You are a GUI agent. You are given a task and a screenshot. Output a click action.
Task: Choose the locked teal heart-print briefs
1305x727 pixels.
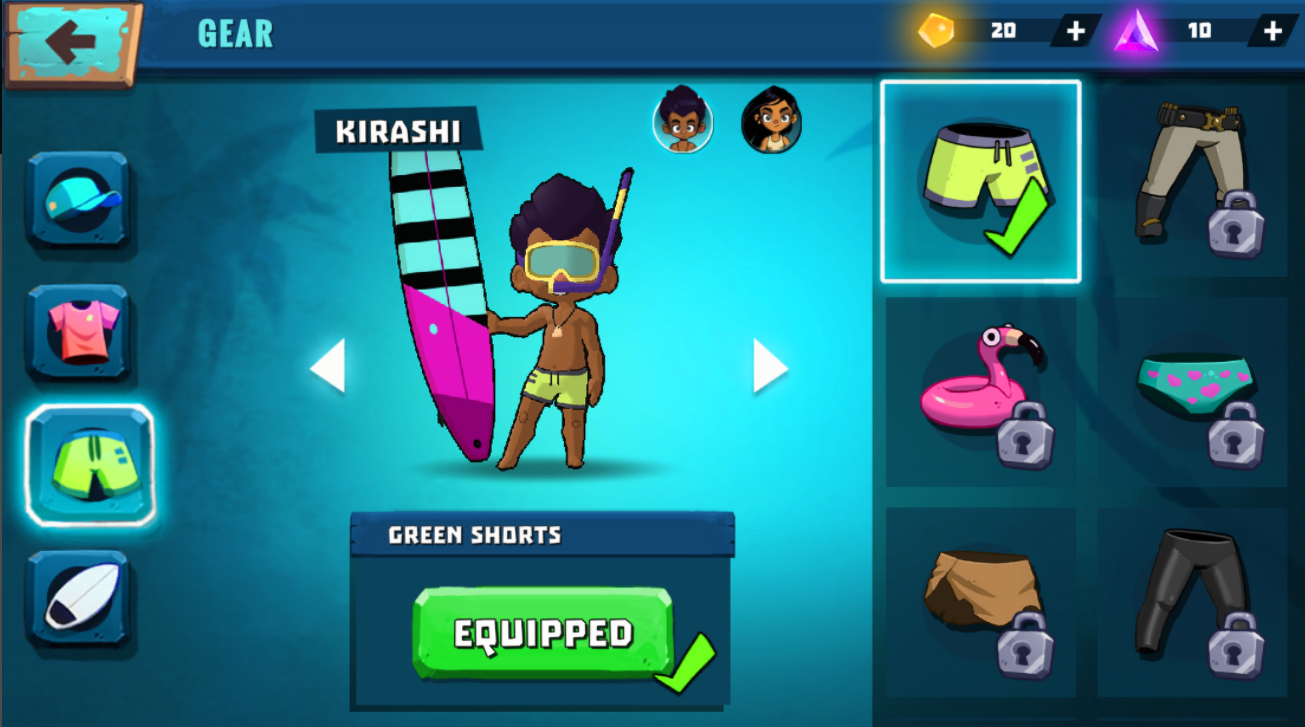coord(1192,392)
